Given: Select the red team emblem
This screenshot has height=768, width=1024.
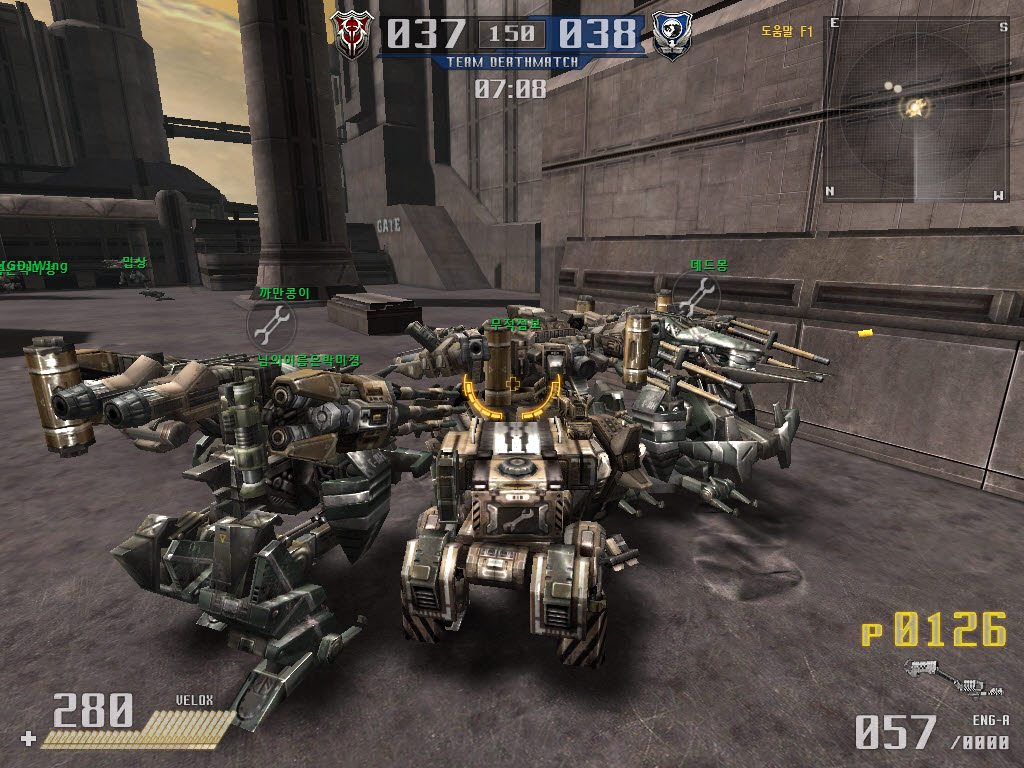Looking at the screenshot, I should click(x=352, y=36).
